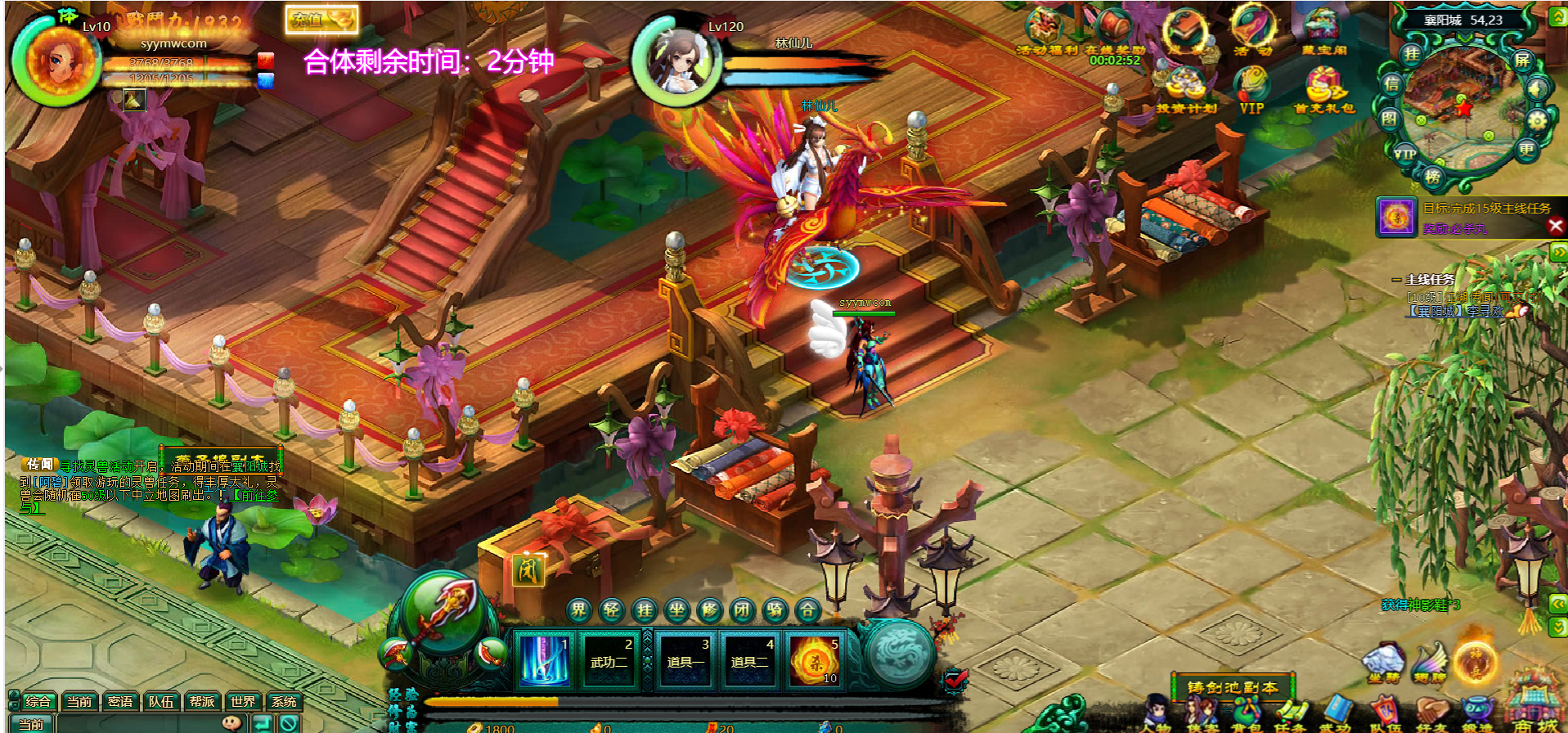The image size is (1568, 733).
Task: Click the 挂 auto-battle round button above hotbar
Action: (645, 610)
